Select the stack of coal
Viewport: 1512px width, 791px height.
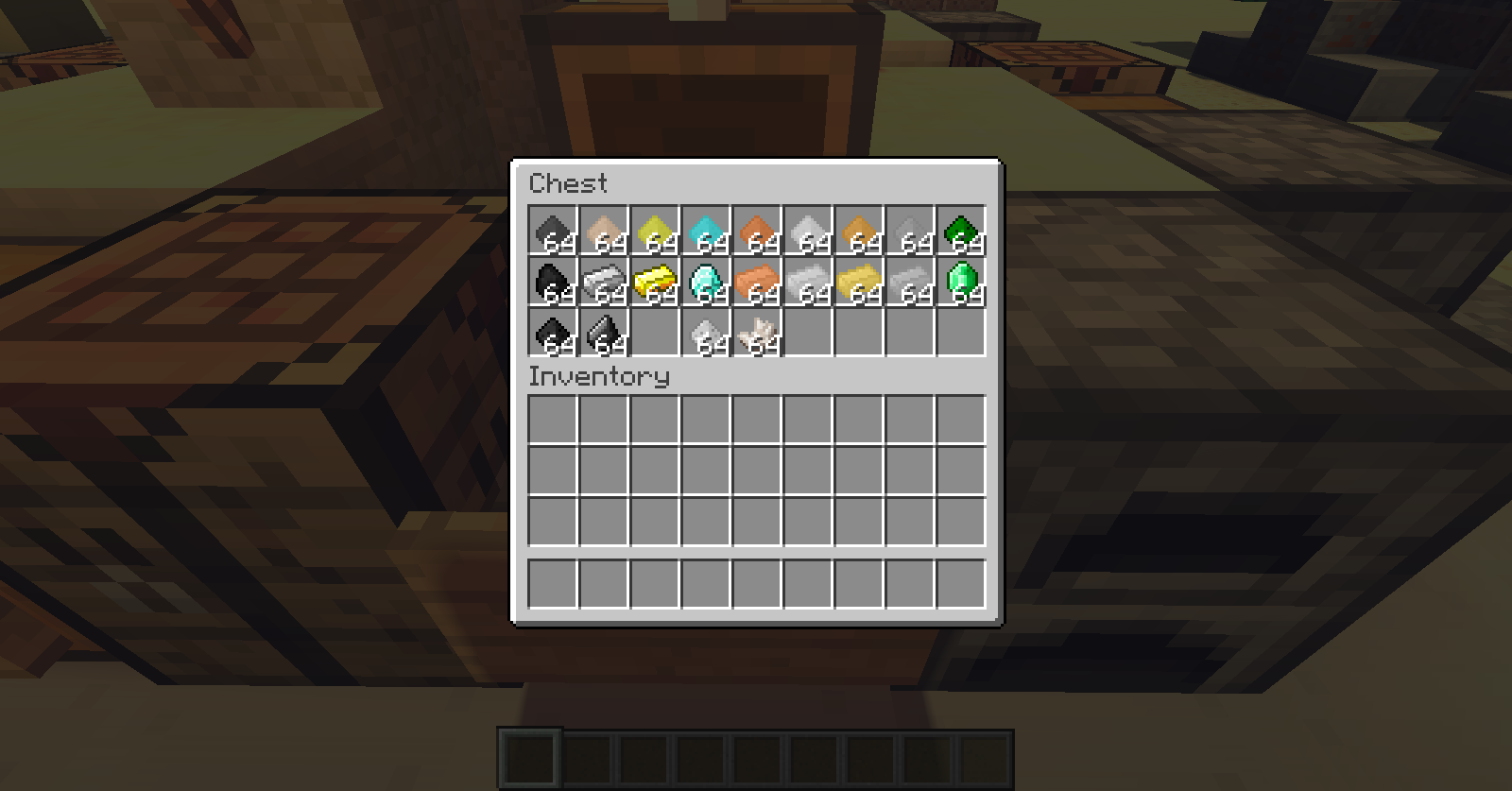coord(553,284)
